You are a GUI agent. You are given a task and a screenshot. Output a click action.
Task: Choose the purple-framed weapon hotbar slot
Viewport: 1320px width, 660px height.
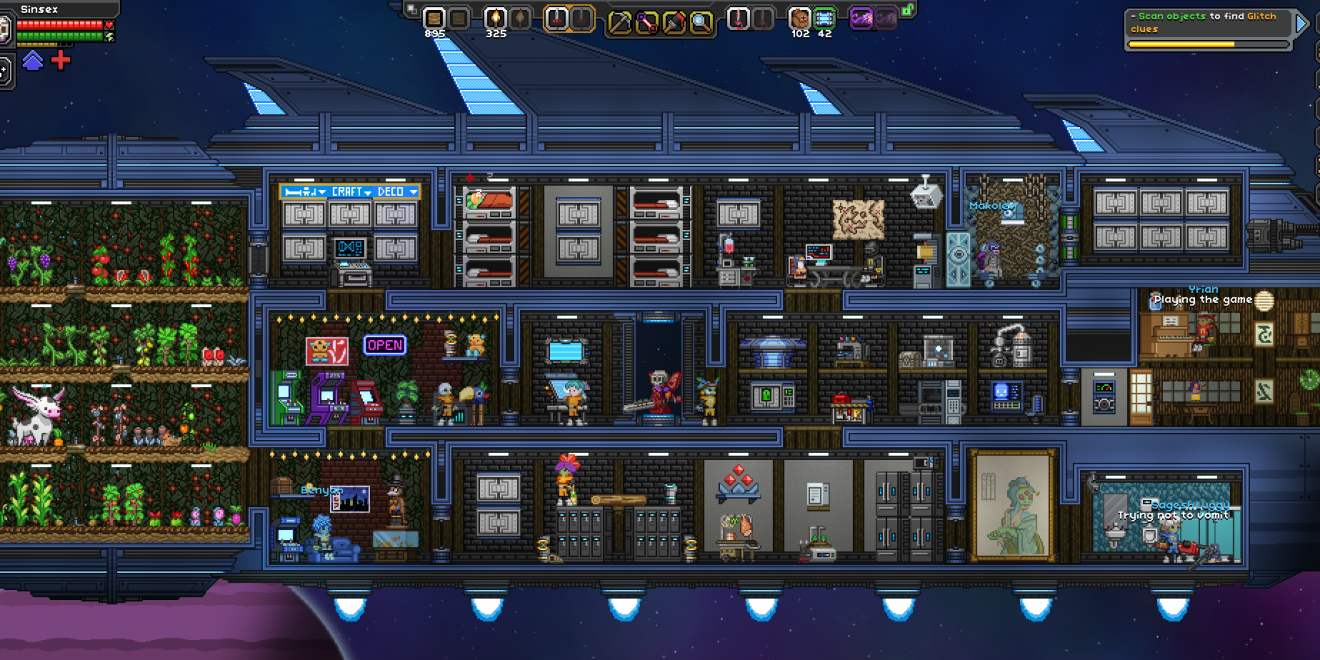[861, 18]
